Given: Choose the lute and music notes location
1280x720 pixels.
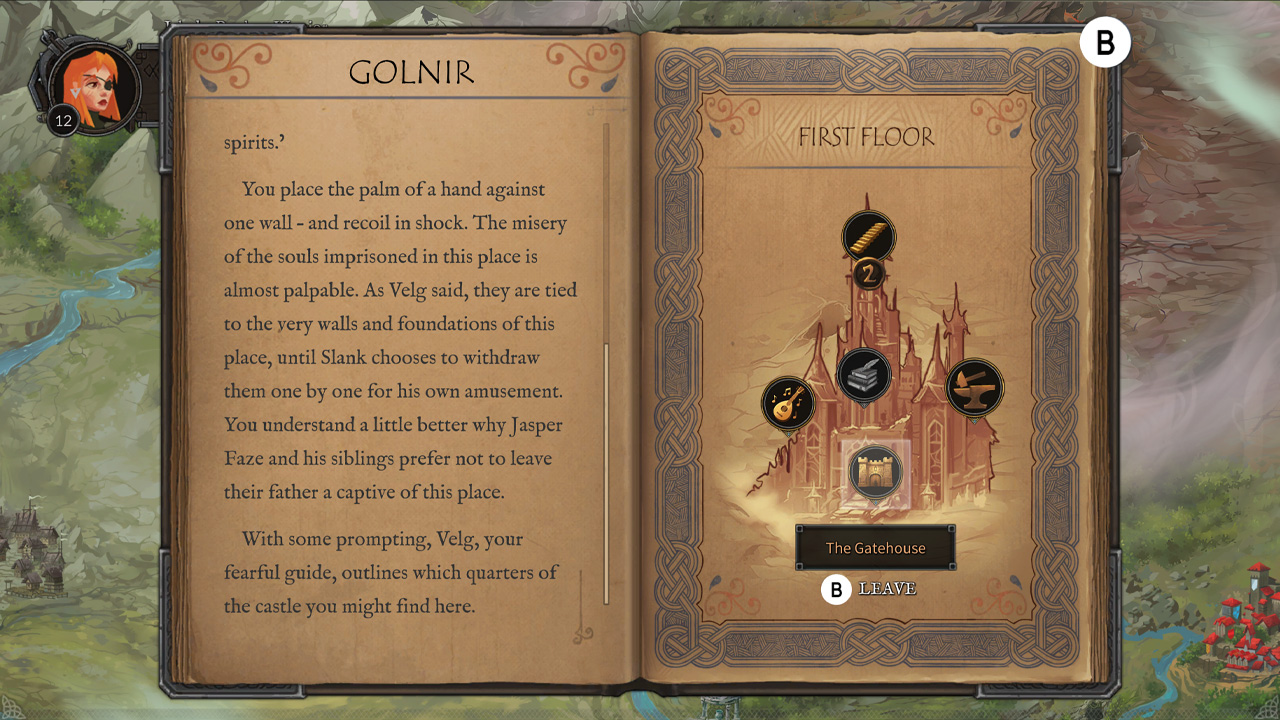Looking at the screenshot, I should tap(788, 403).
